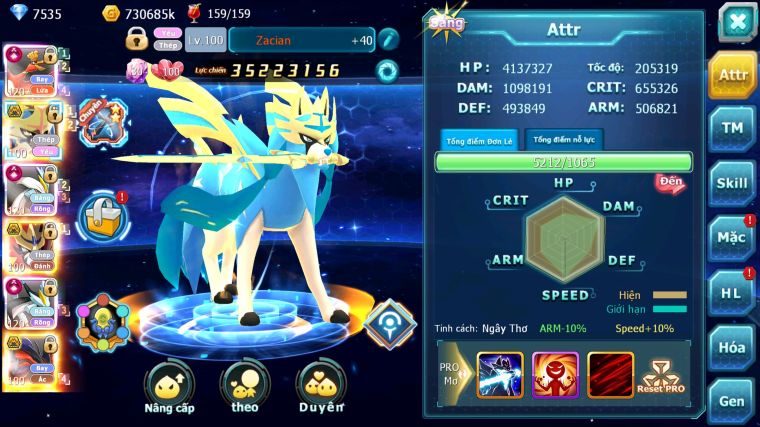Viewport: 760px width, 427px height.
Task: Select the Hóa tab
Action: pos(732,347)
